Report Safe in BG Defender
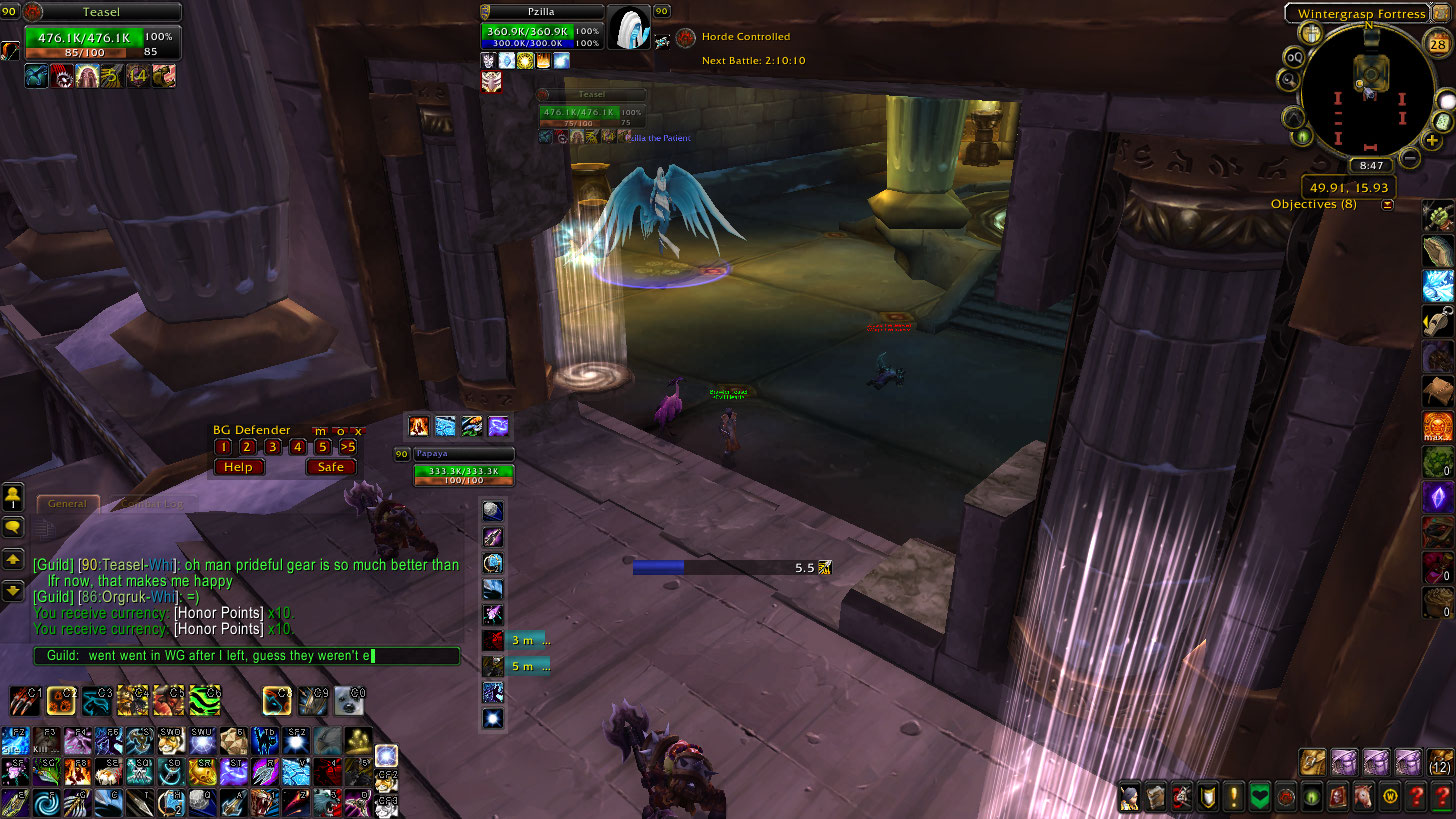The image size is (1456, 819). (x=331, y=467)
